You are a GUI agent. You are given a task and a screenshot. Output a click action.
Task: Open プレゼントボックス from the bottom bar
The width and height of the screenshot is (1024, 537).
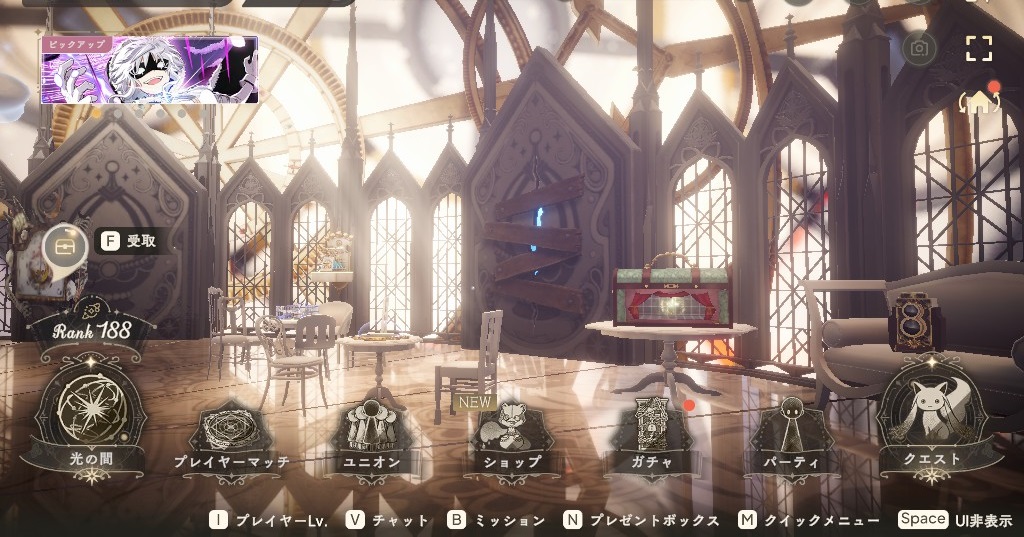[x=641, y=520]
